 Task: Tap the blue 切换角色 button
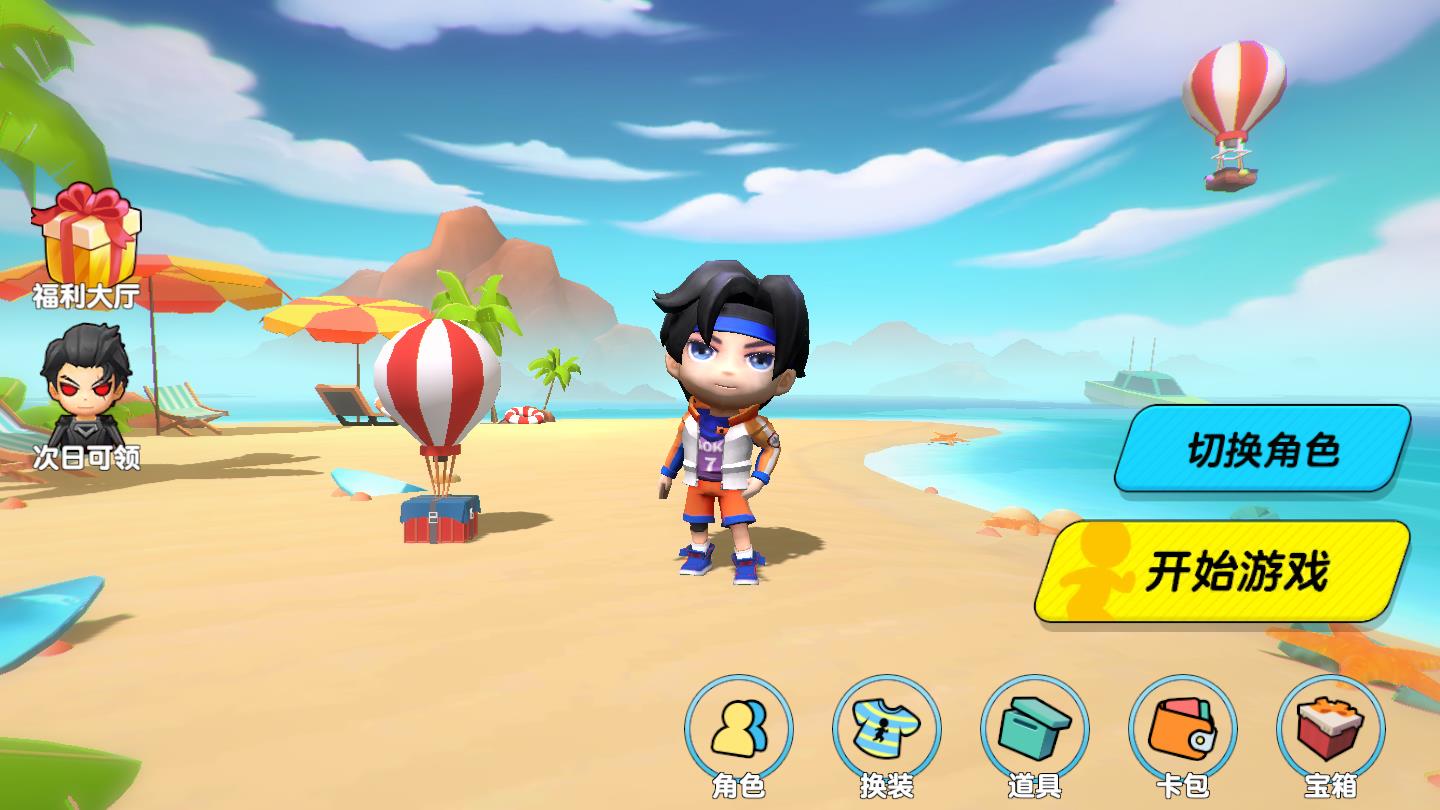(1262, 449)
